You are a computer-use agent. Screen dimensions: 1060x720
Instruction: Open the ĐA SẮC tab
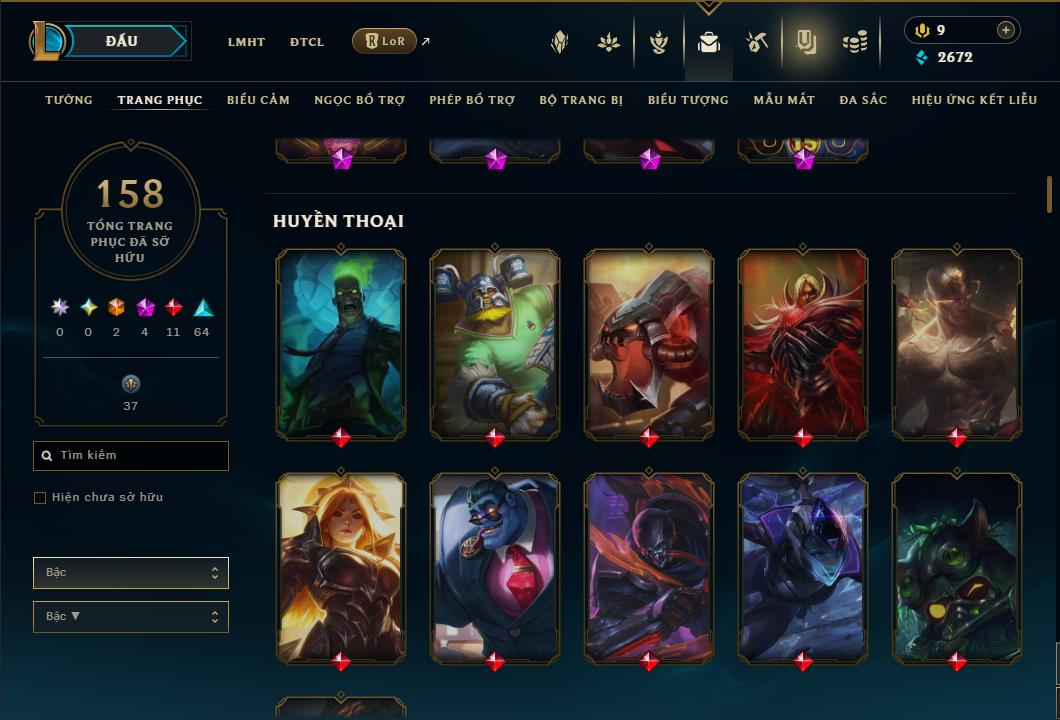pos(863,100)
